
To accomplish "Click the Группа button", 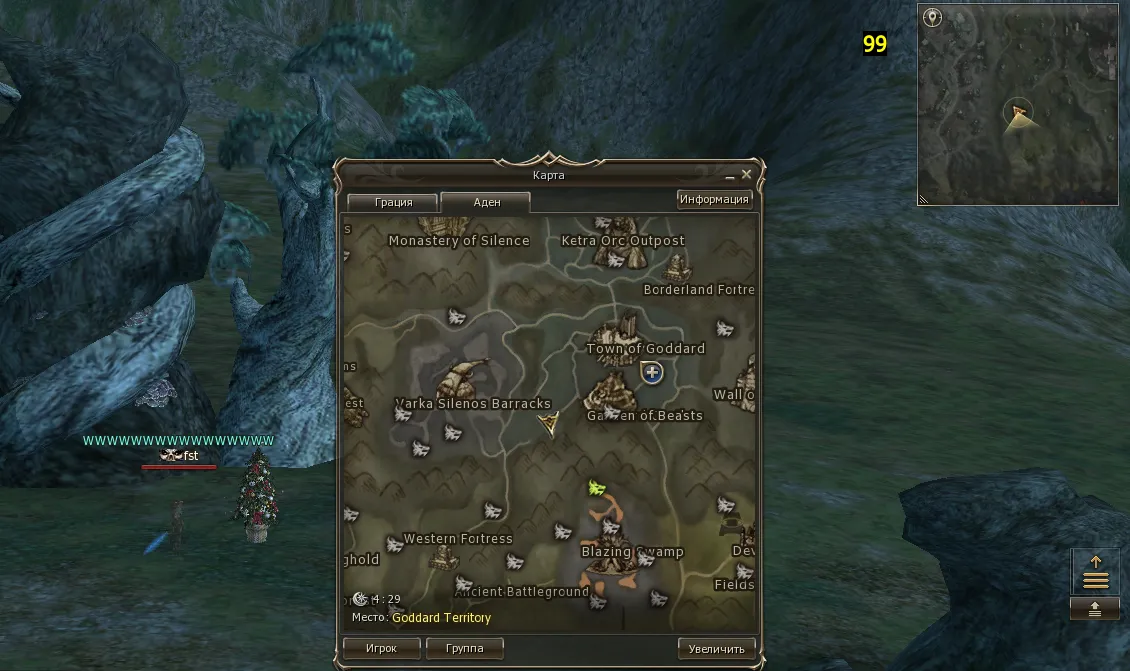I will tap(464, 648).
